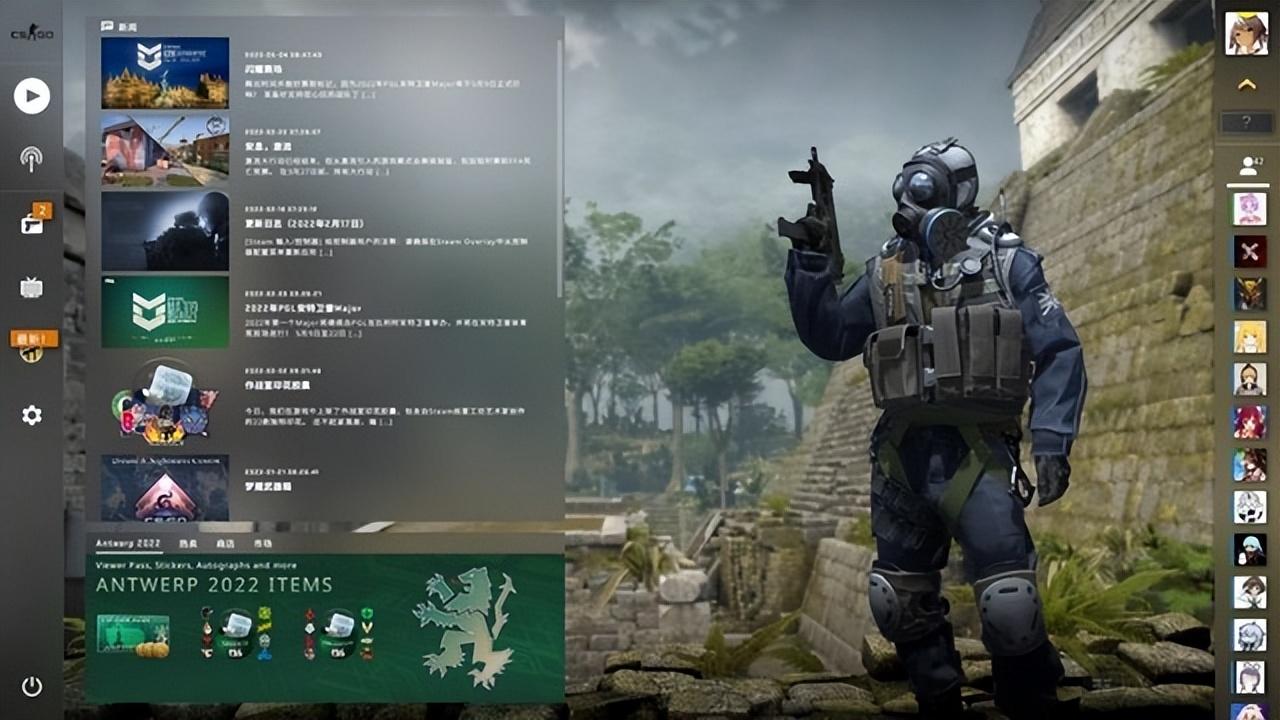Open the Watch TV icon
Image resolution: width=1280 pixels, height=720 pixels.
pos(32,288)
